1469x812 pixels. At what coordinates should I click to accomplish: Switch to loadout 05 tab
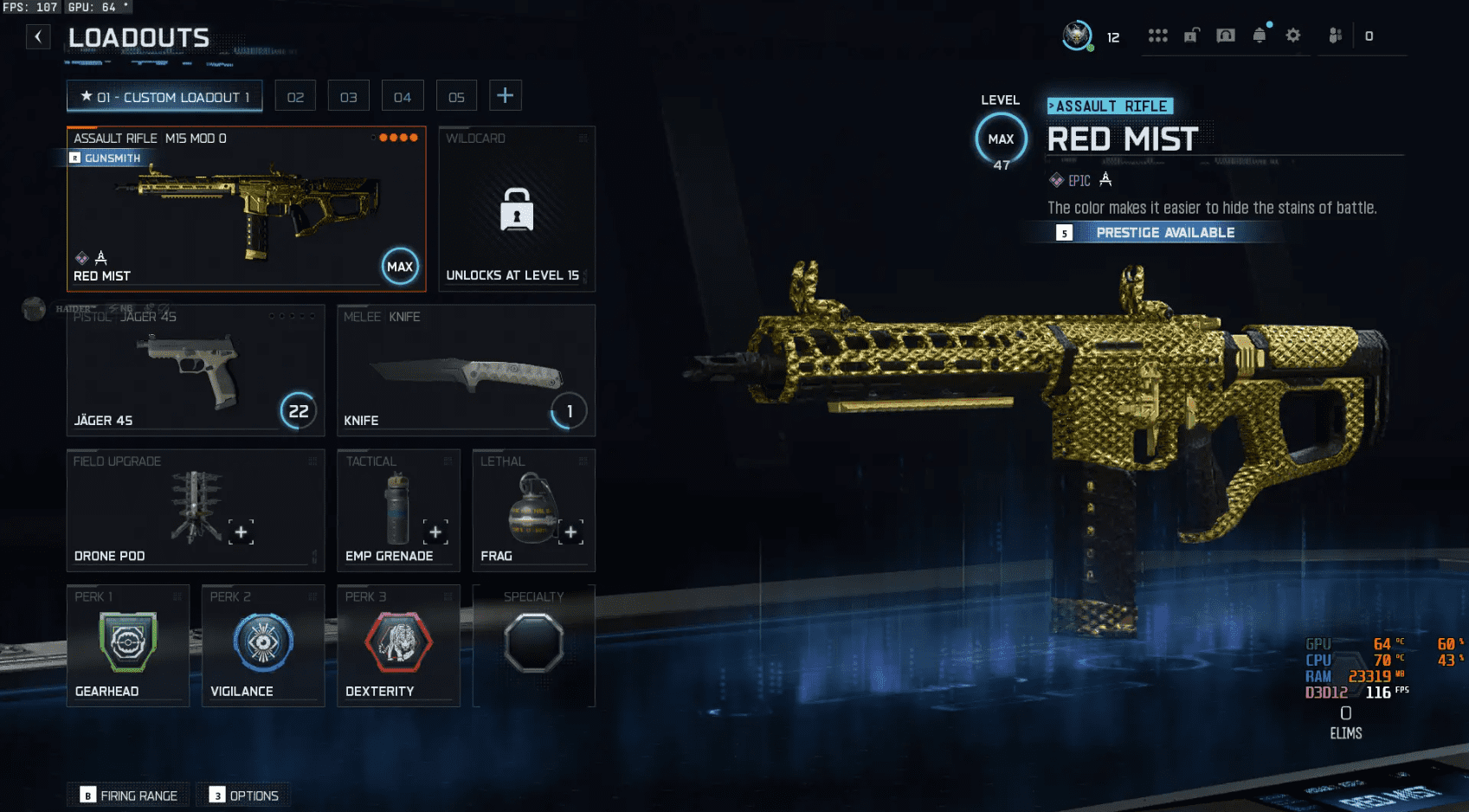tap(456, 97)
